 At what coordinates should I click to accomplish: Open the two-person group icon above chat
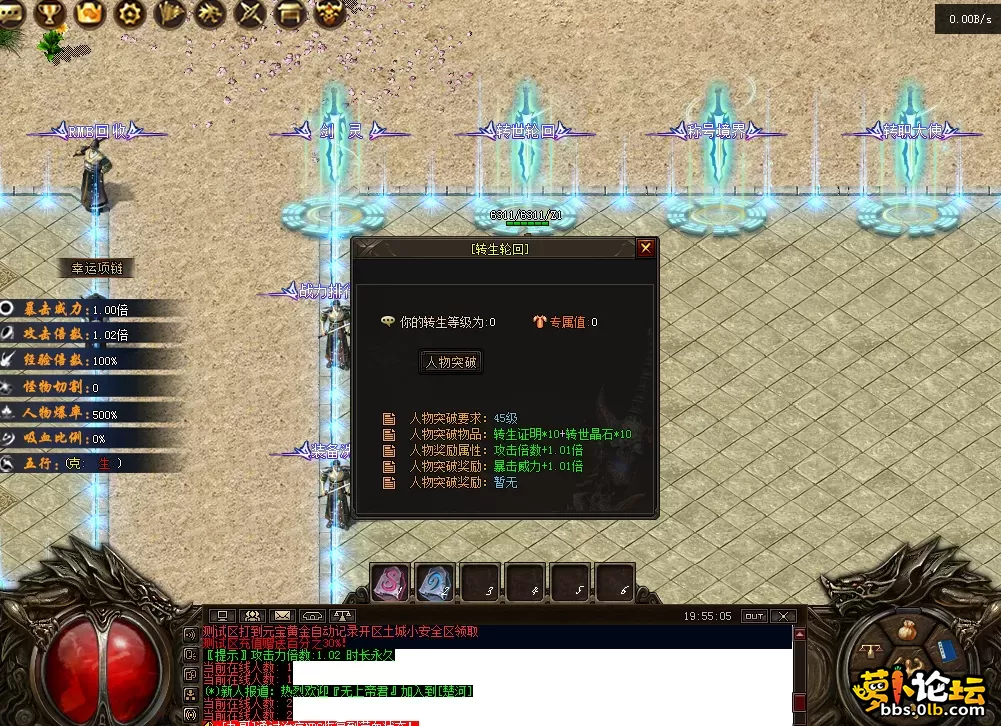click(x=253, y=616)
